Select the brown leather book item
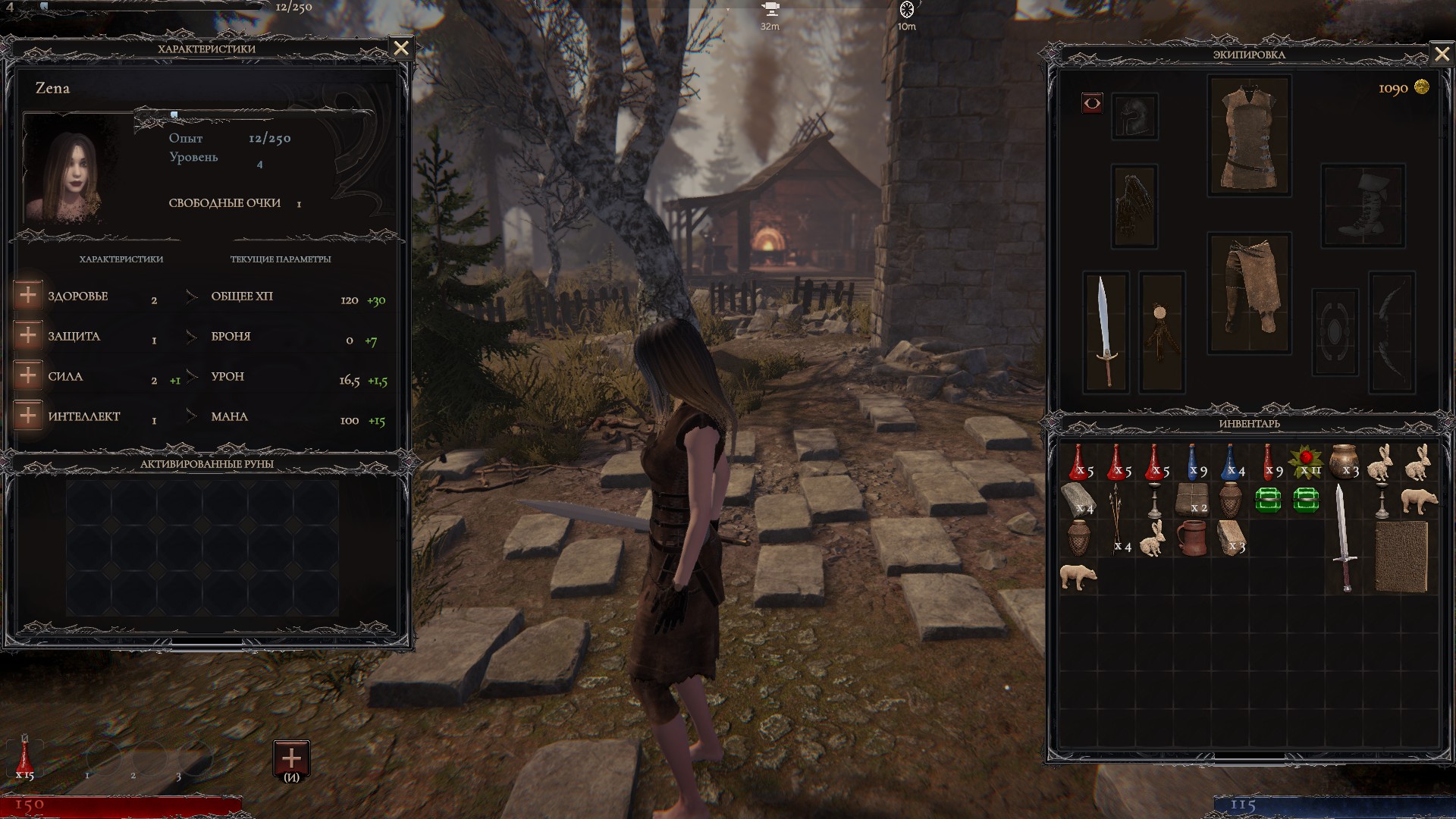Viewport: 1456px width, 819px height. pos(1401,557)
